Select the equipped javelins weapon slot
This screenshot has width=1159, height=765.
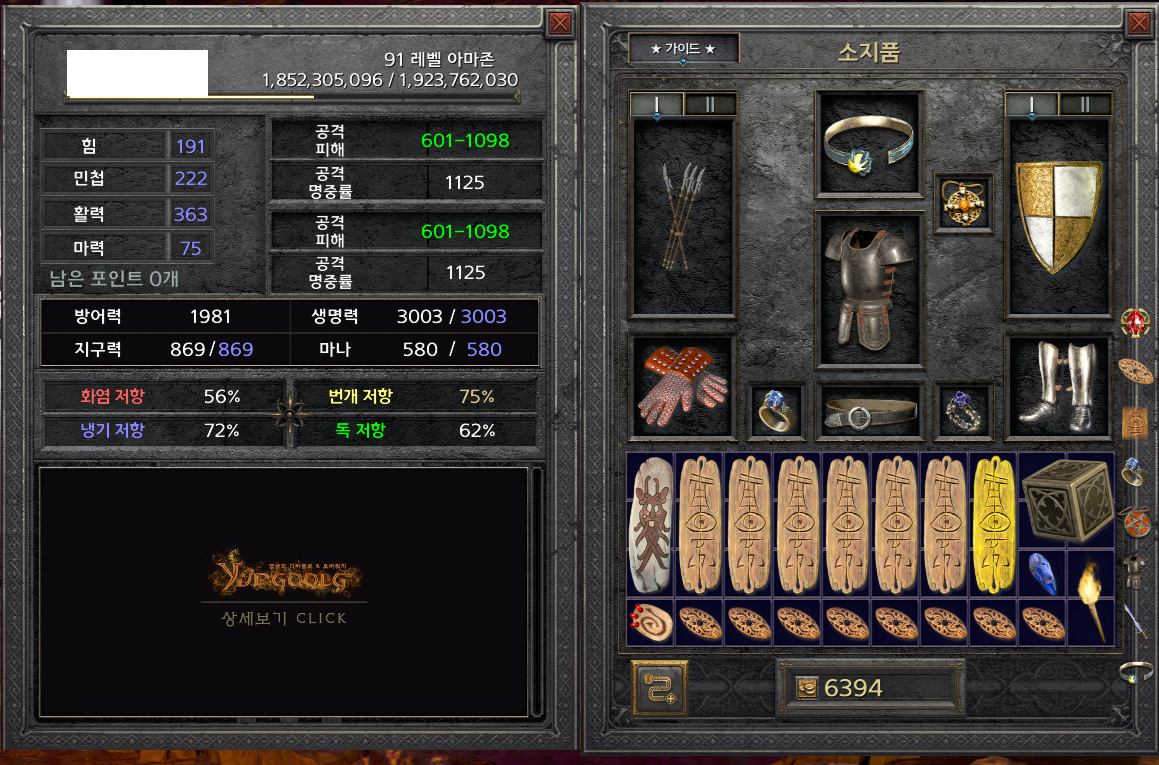[x=684, y=218]
